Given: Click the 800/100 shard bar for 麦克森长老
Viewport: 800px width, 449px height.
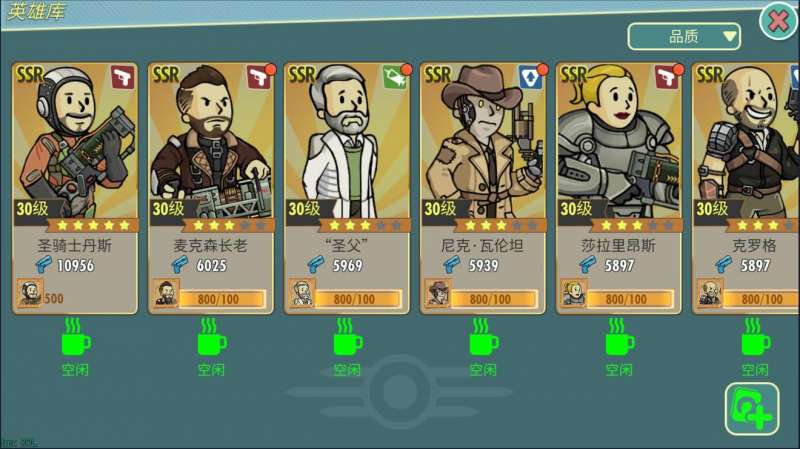Looking at the screenshot, I should coord(222,298).
